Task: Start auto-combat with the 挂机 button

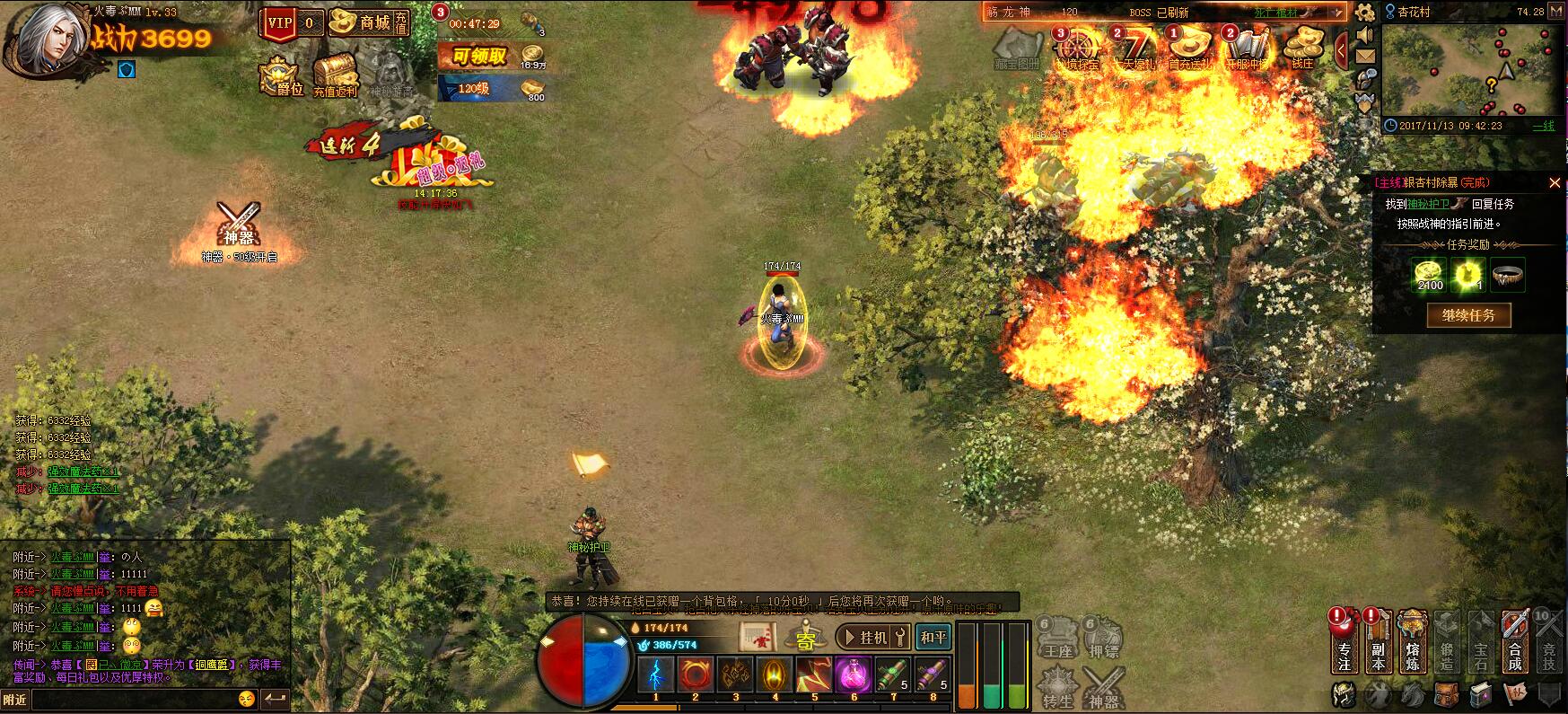Action: point(872,637)
